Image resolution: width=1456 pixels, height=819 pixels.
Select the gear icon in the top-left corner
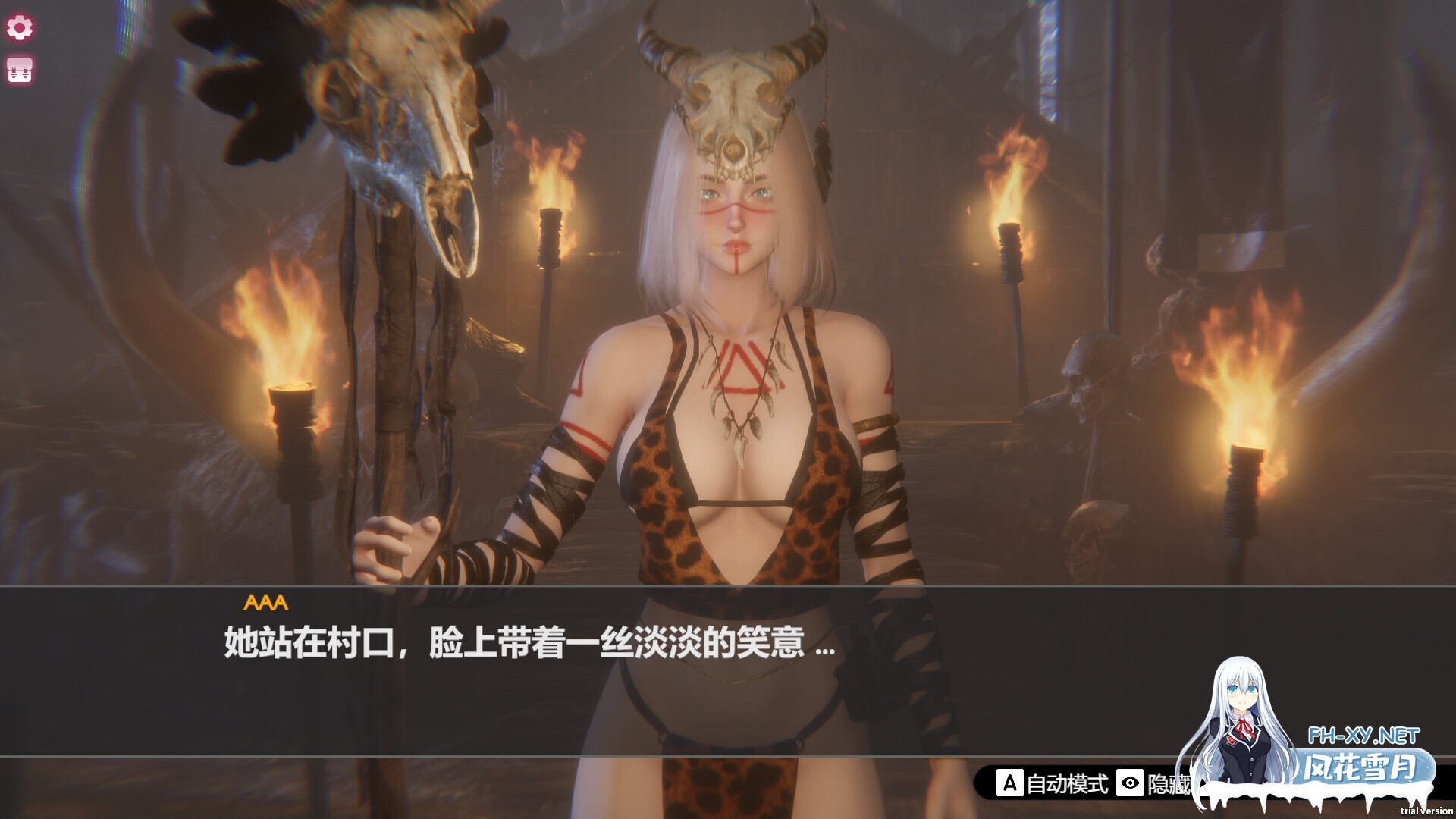pyautogui.click(x=19, y=27)
